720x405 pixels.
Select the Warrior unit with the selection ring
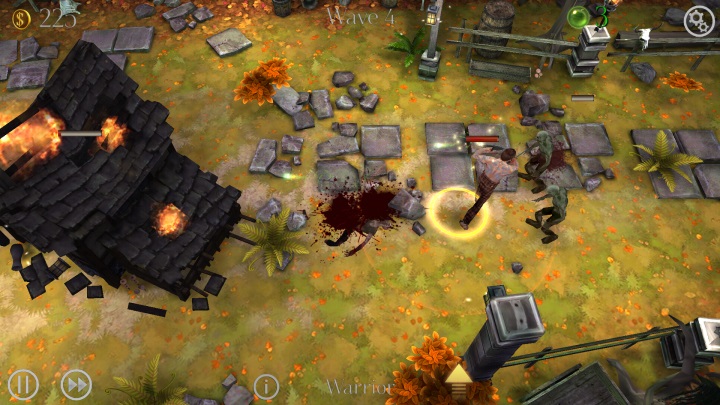(461, 213)
